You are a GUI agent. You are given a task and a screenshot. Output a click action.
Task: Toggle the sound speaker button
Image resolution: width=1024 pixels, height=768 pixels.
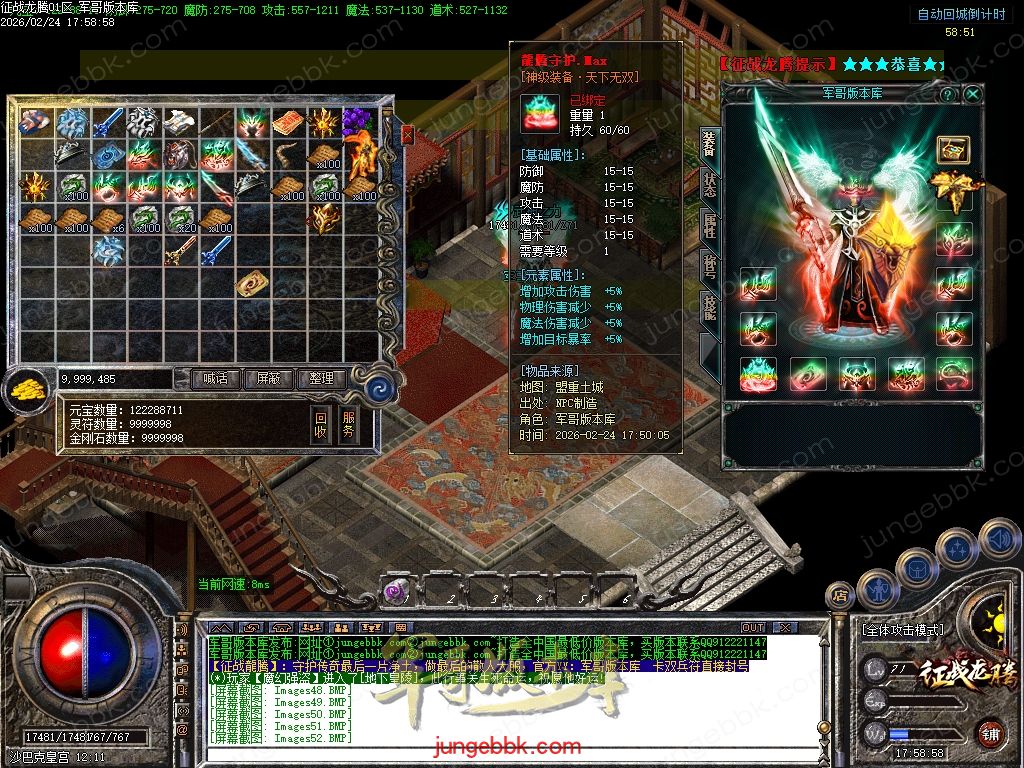click(998, 540)
